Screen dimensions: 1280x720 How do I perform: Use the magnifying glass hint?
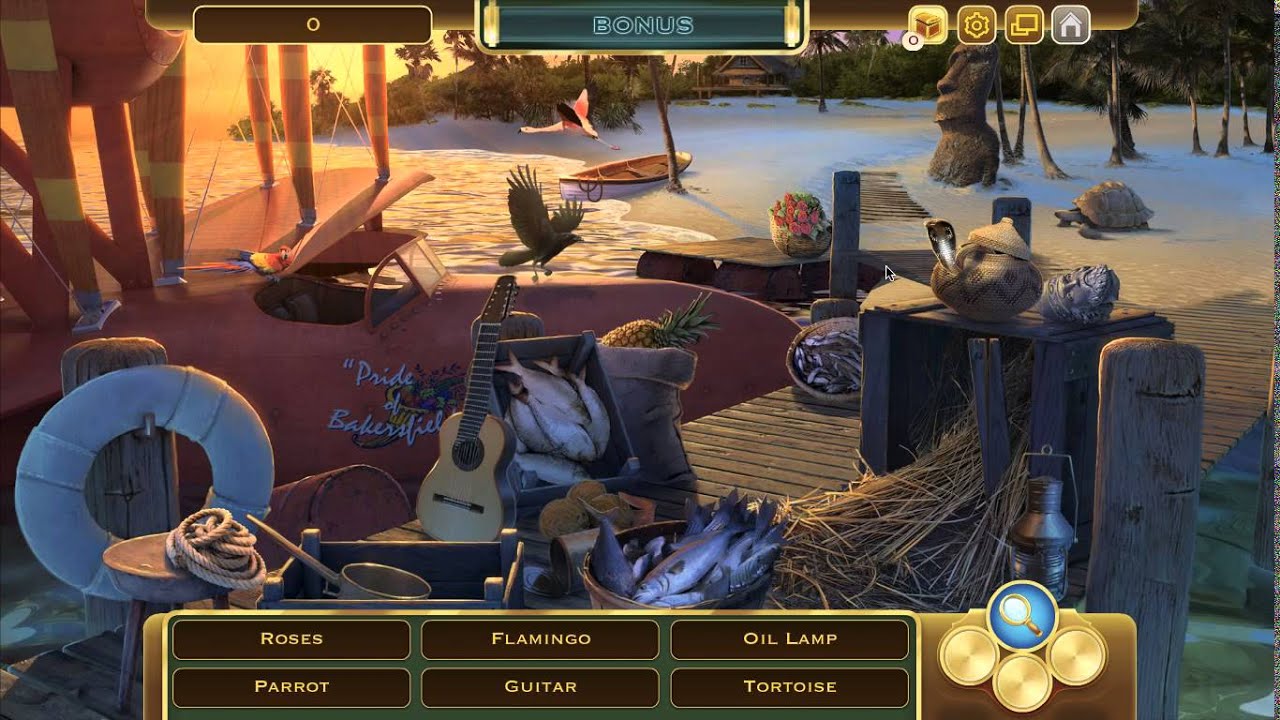click(1022, 614)
